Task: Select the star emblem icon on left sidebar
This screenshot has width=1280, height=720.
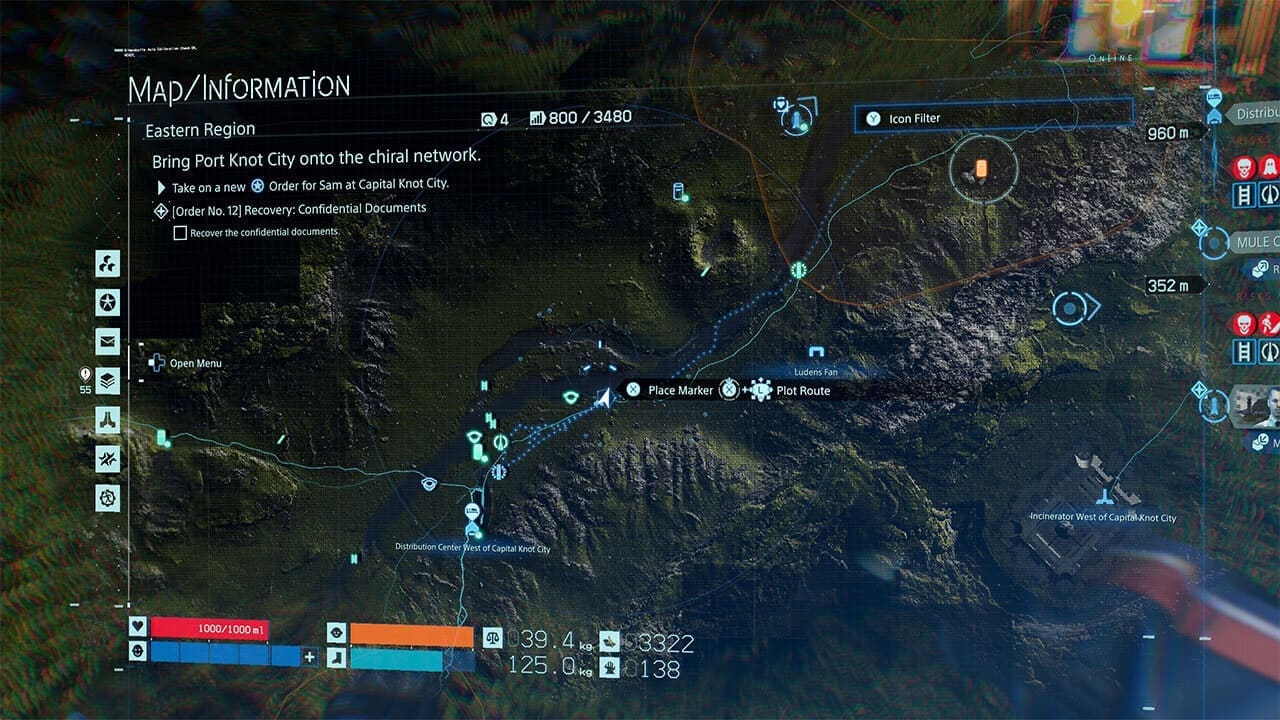Action: click(108, 302)
